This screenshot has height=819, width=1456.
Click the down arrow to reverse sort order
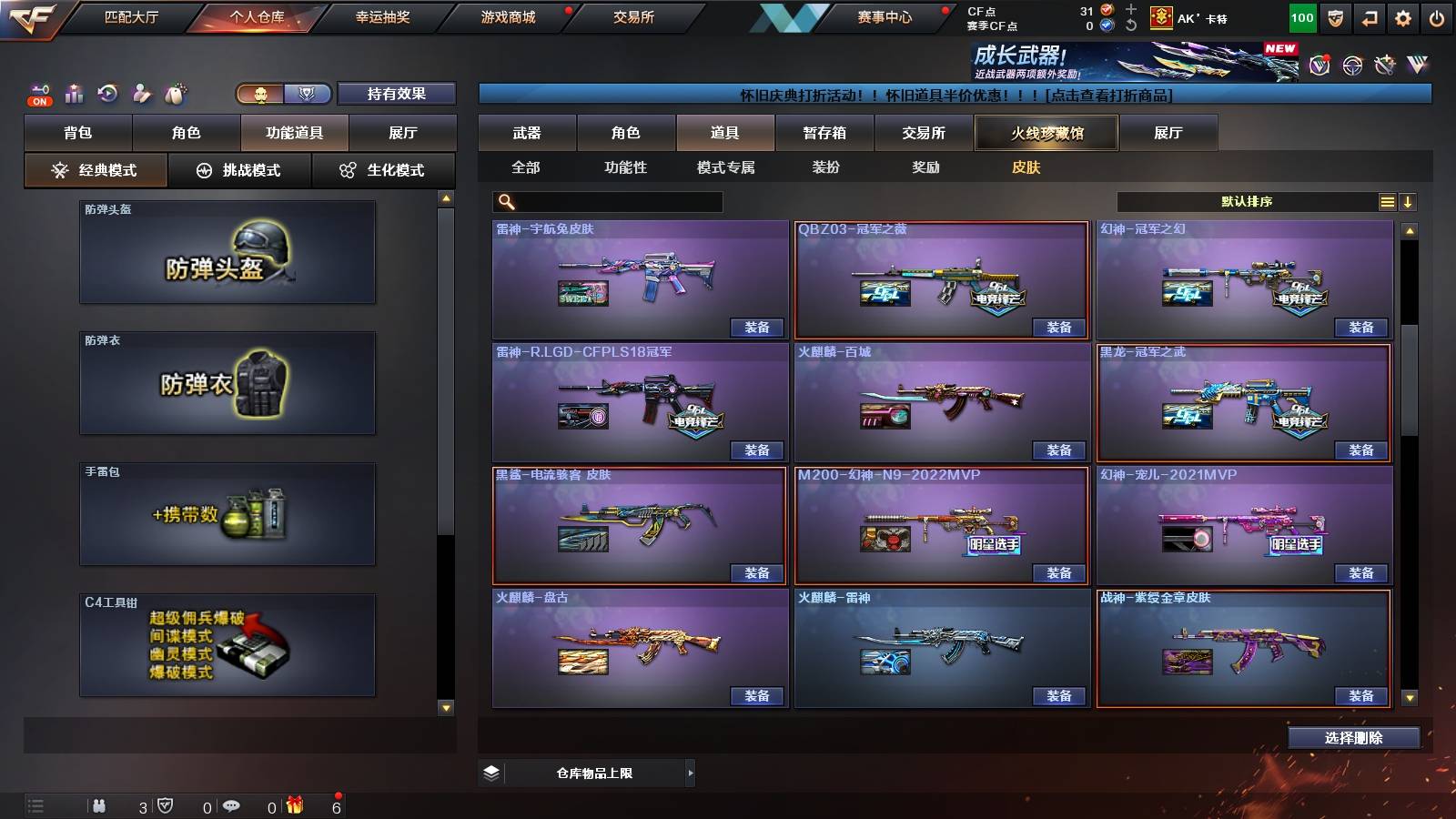1409,202
